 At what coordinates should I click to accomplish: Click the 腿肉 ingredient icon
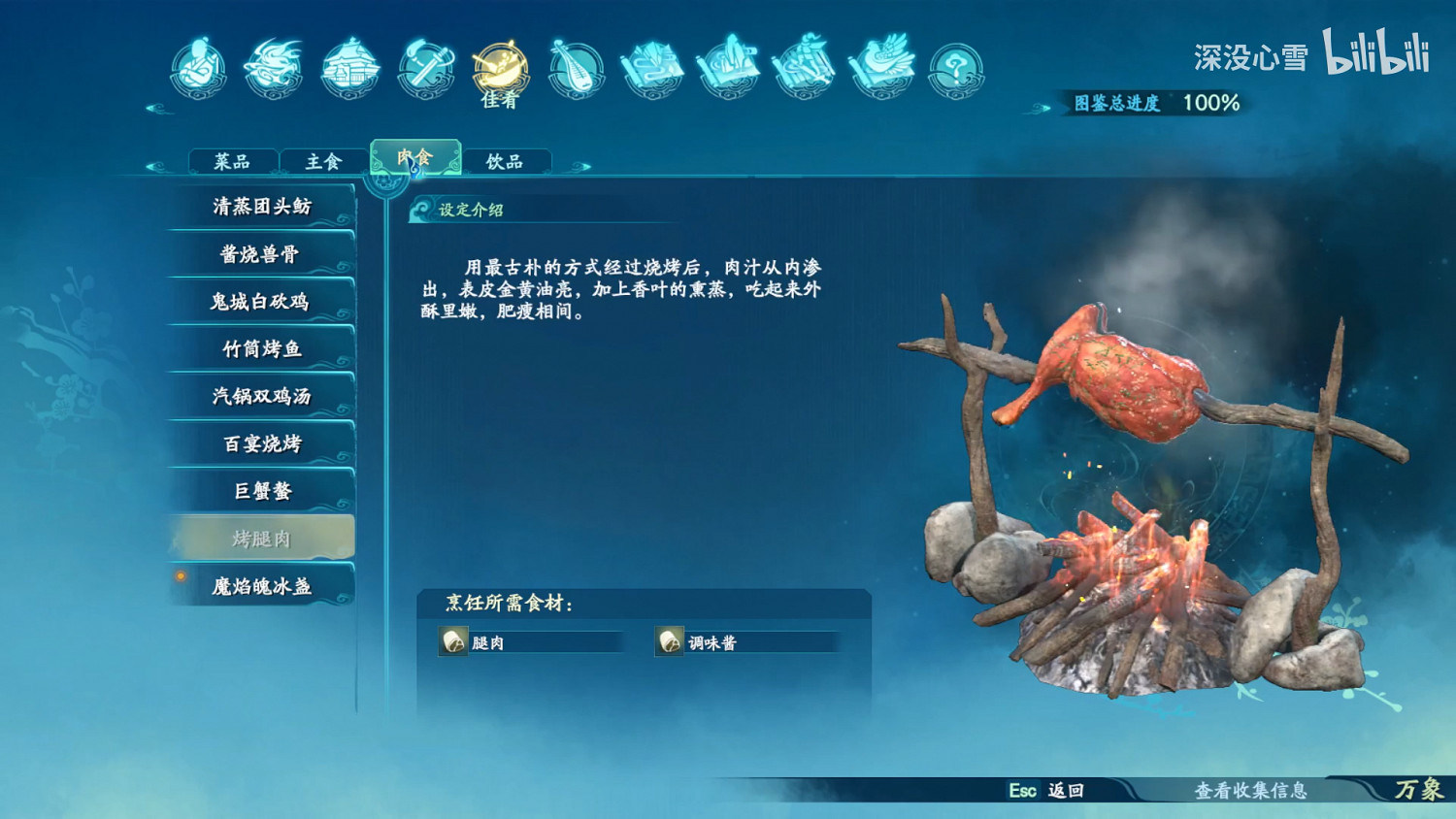click(452, 641)
